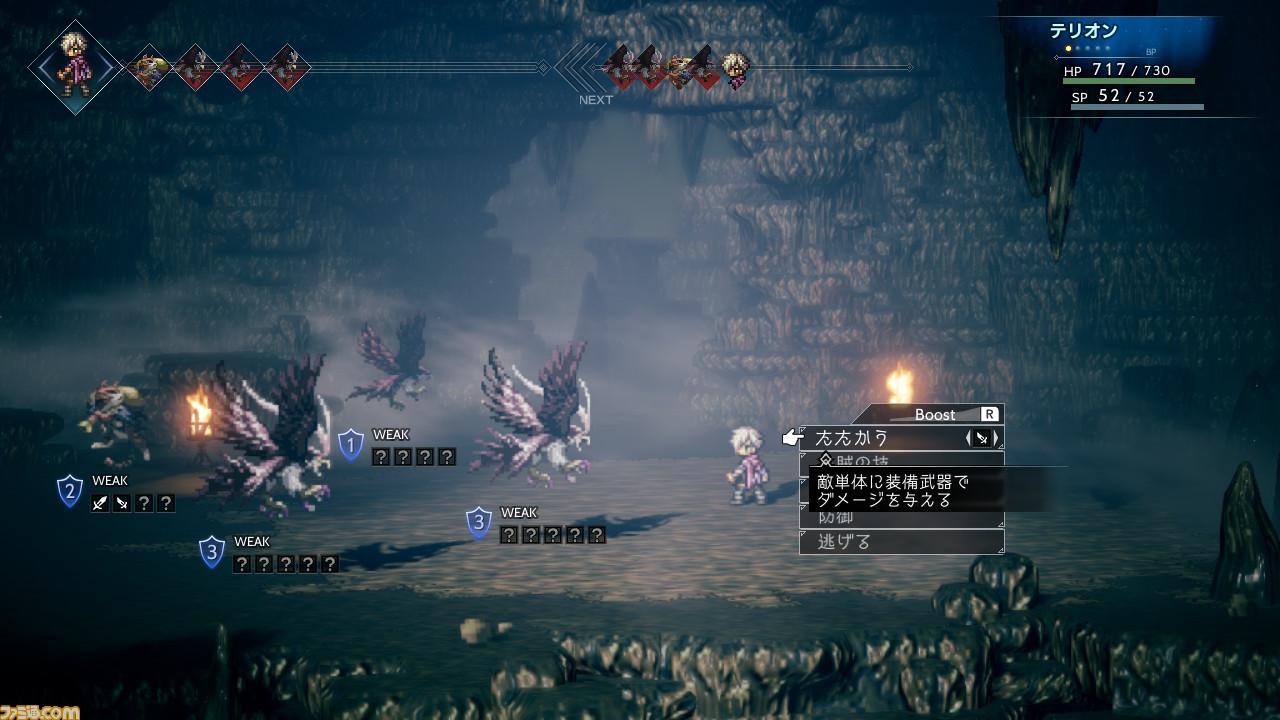1280x720 pixels.
Task: Click the left arrow beside the dagger icon
Action: (969, 438)
